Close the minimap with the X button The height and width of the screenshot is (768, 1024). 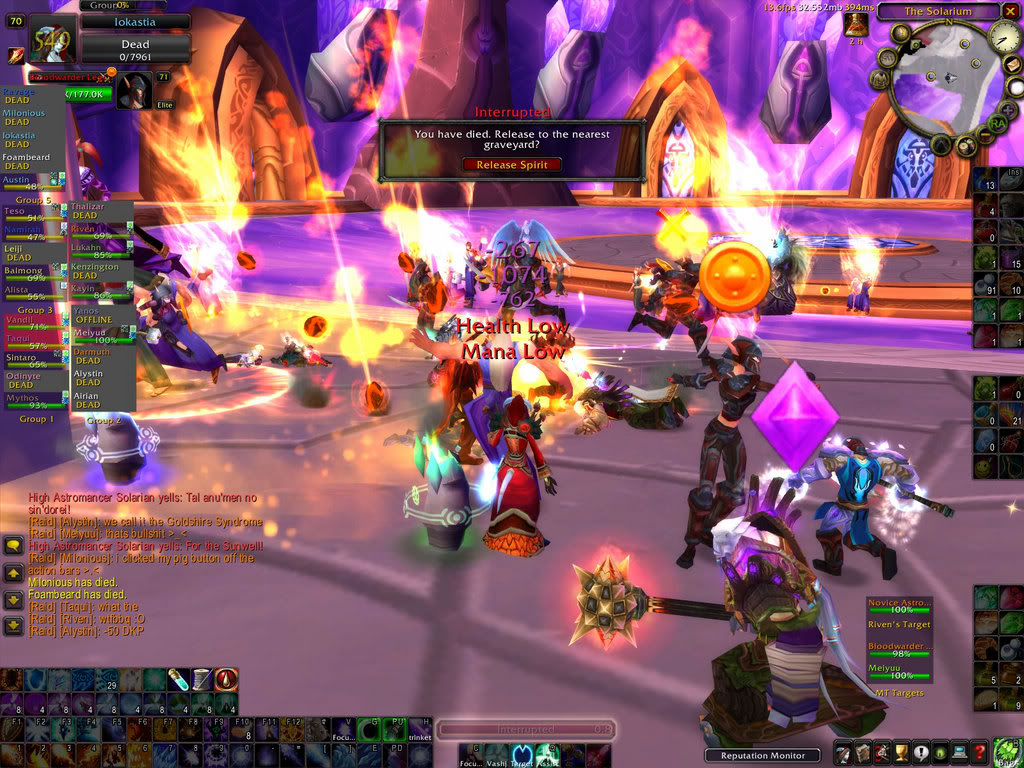click(1010, 11)
